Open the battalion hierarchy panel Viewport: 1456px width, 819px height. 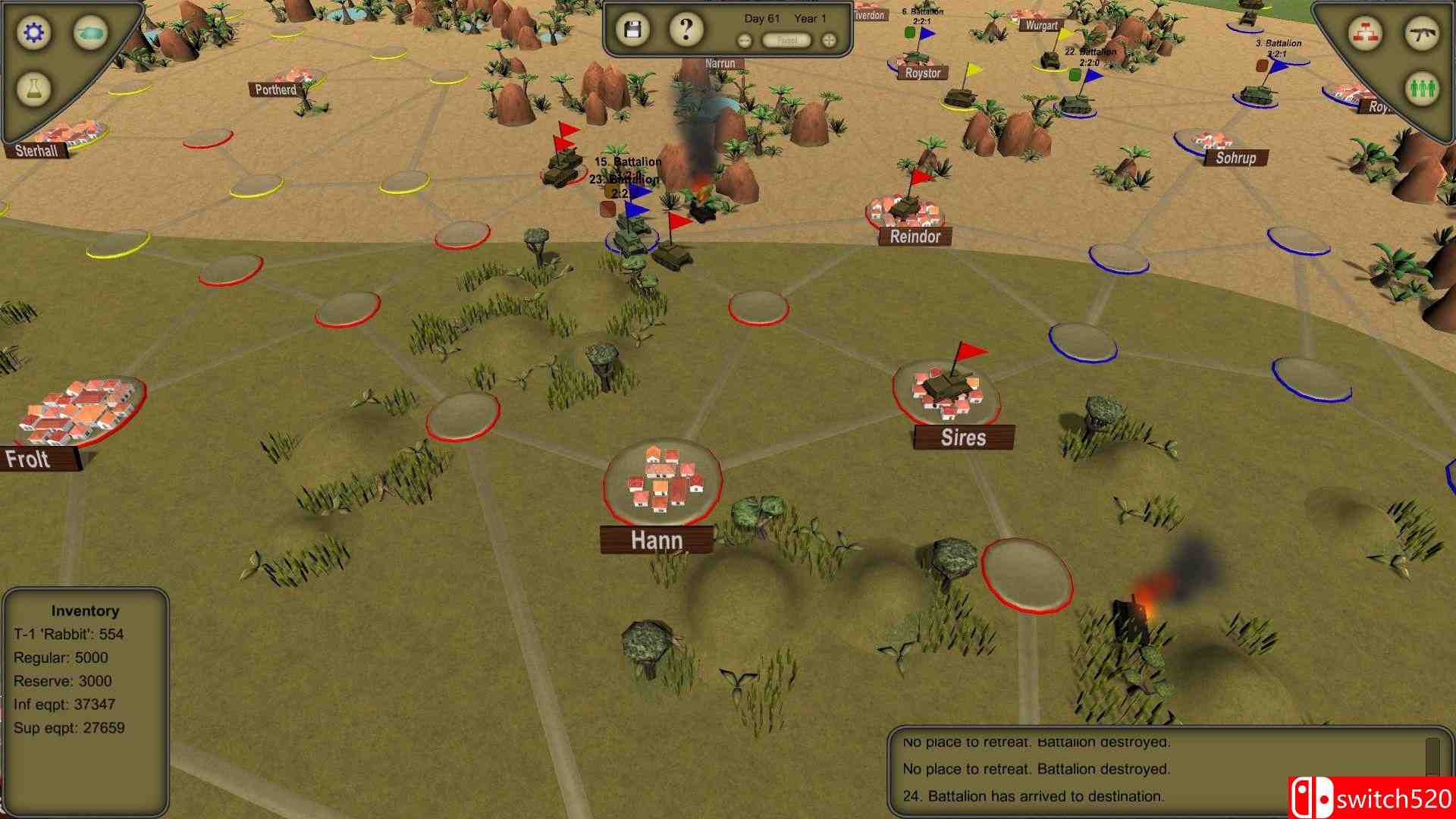tap(1365, 33)
